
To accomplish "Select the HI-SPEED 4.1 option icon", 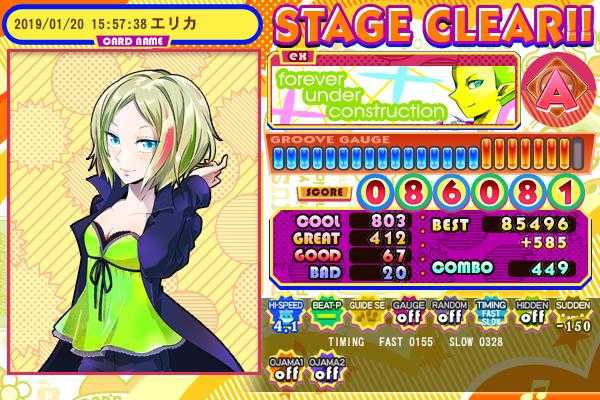I will click(284, 317).
